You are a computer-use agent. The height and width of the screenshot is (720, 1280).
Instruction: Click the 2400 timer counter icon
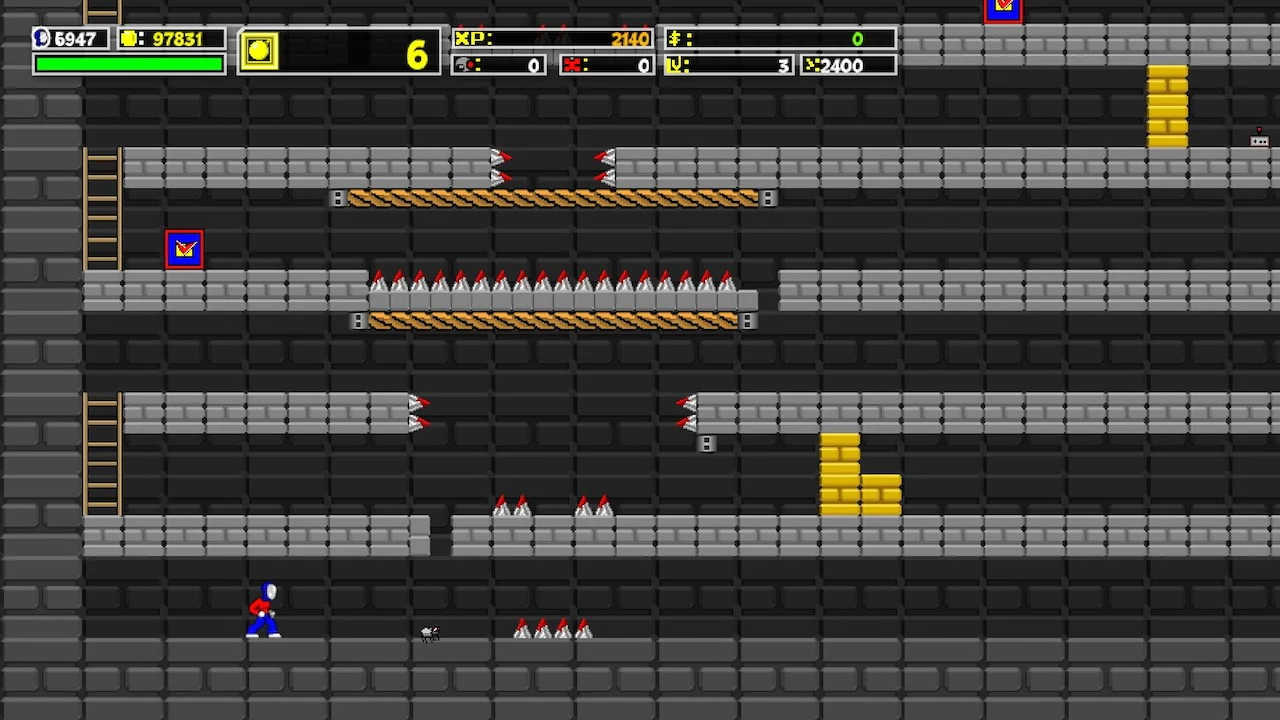point(811,66)
